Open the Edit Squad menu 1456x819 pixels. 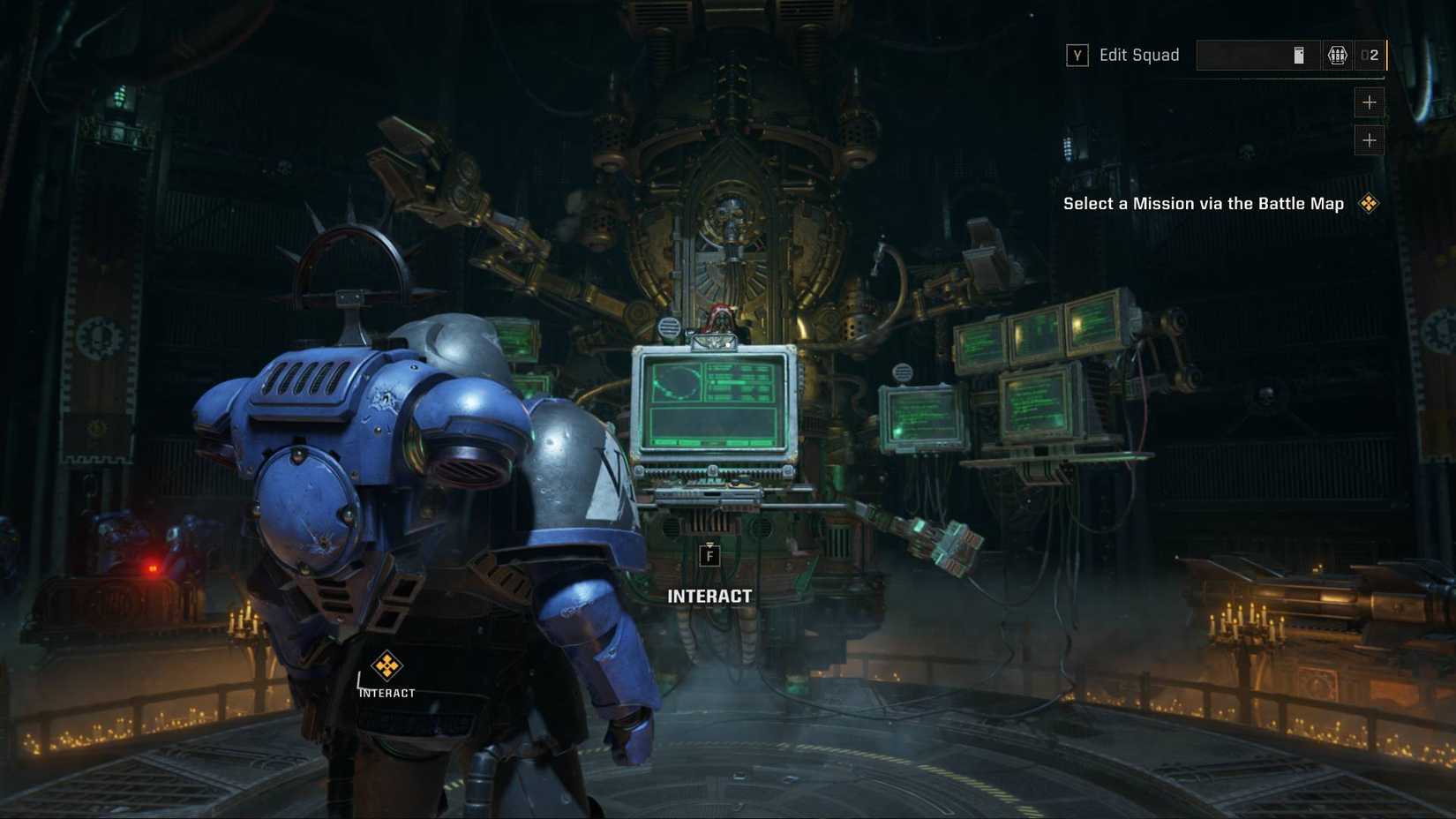(1138, 55)
